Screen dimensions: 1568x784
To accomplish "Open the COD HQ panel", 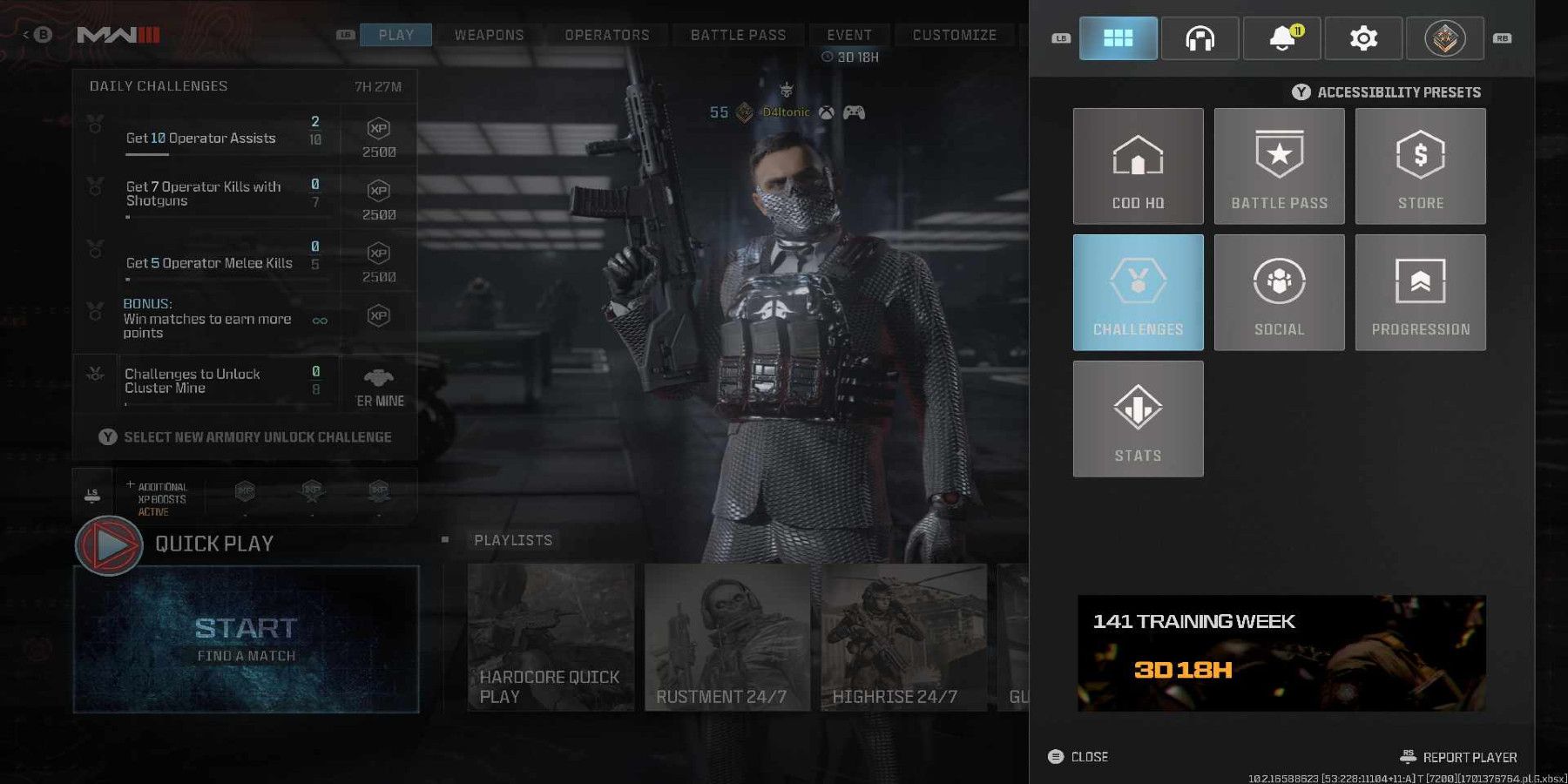I will tap(1138, 166).
